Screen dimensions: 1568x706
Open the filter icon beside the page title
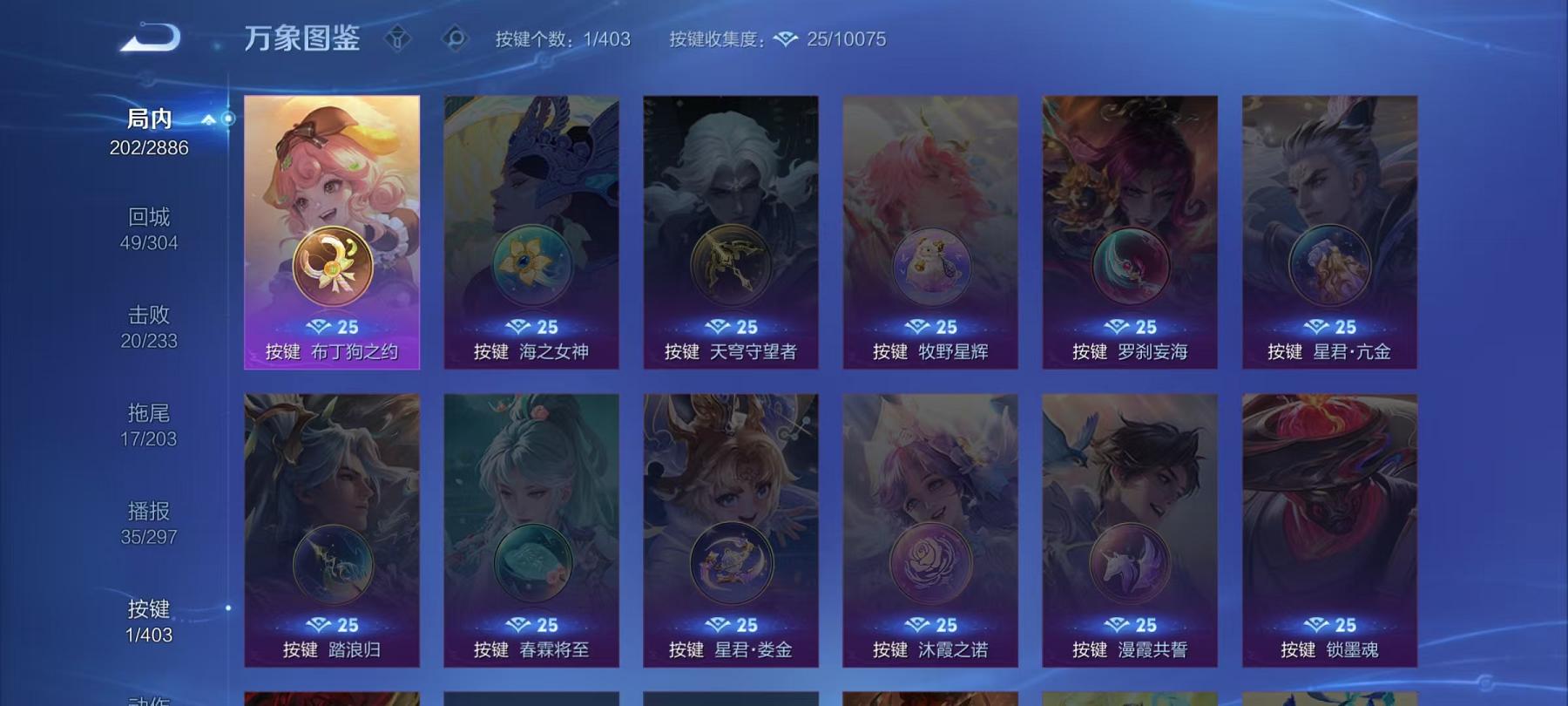pyautogui.click(x=399, y=38)
